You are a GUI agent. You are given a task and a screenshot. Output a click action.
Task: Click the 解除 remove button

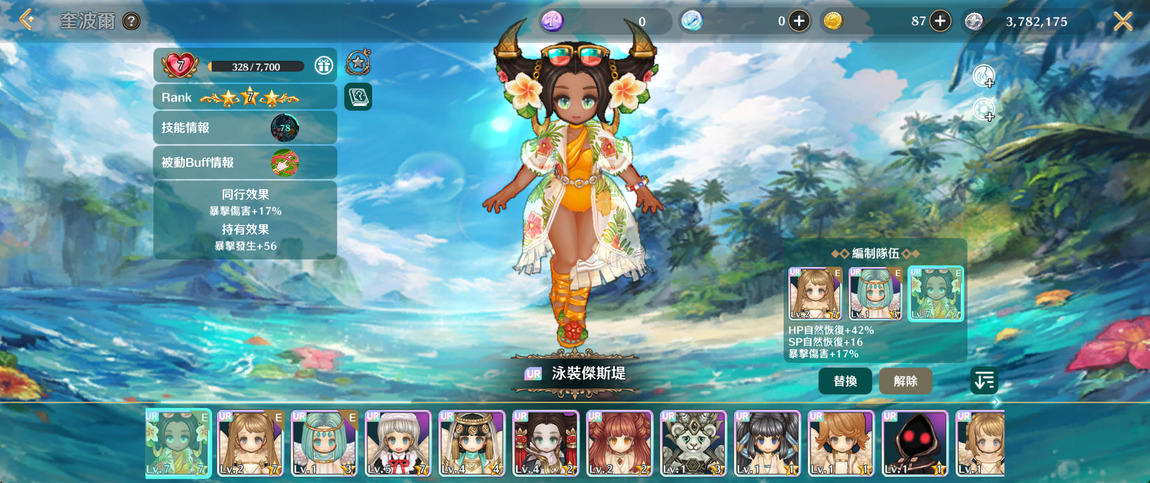pos(905,381)
